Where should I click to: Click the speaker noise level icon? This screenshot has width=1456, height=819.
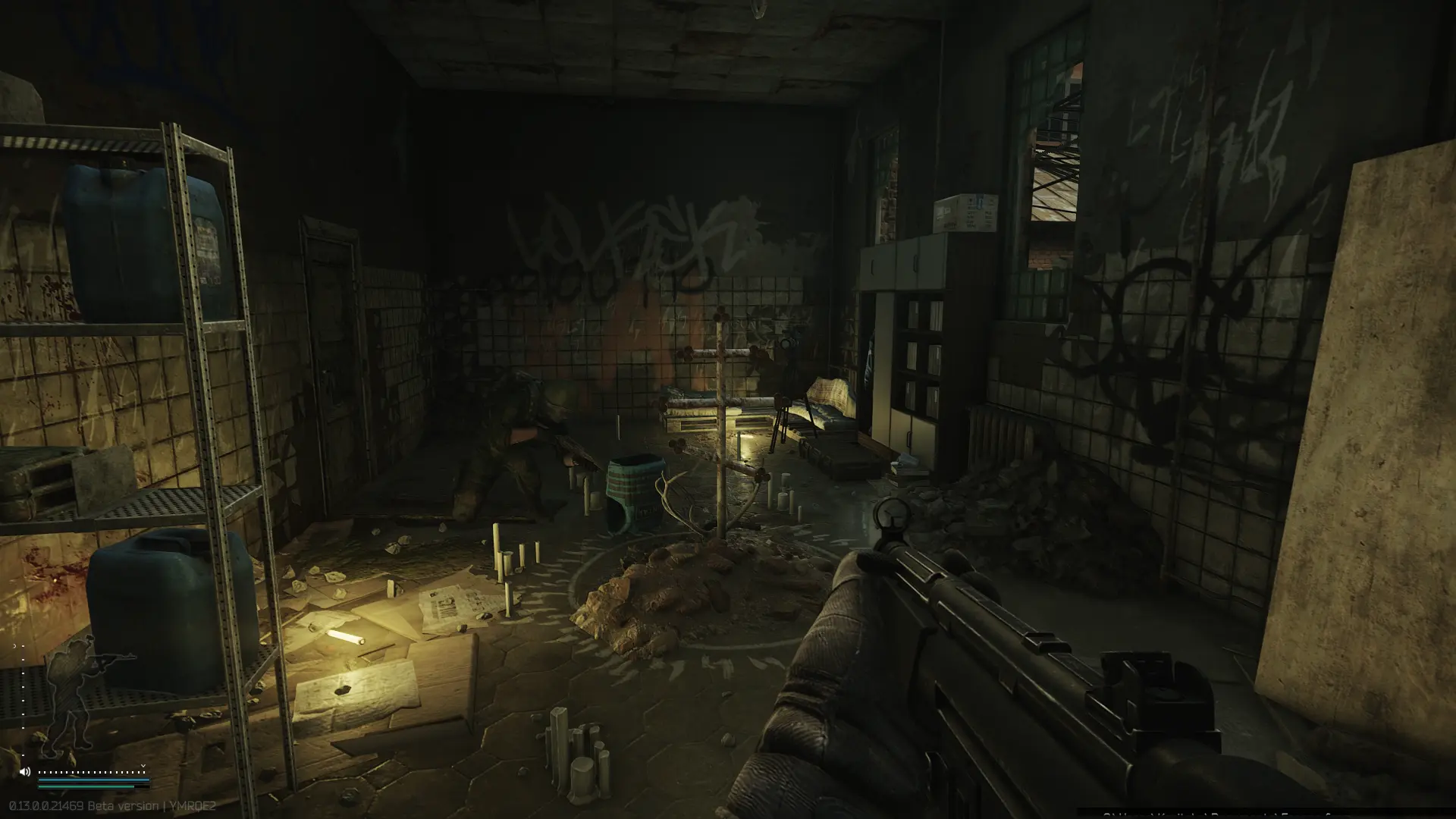[x=25, y=772]
